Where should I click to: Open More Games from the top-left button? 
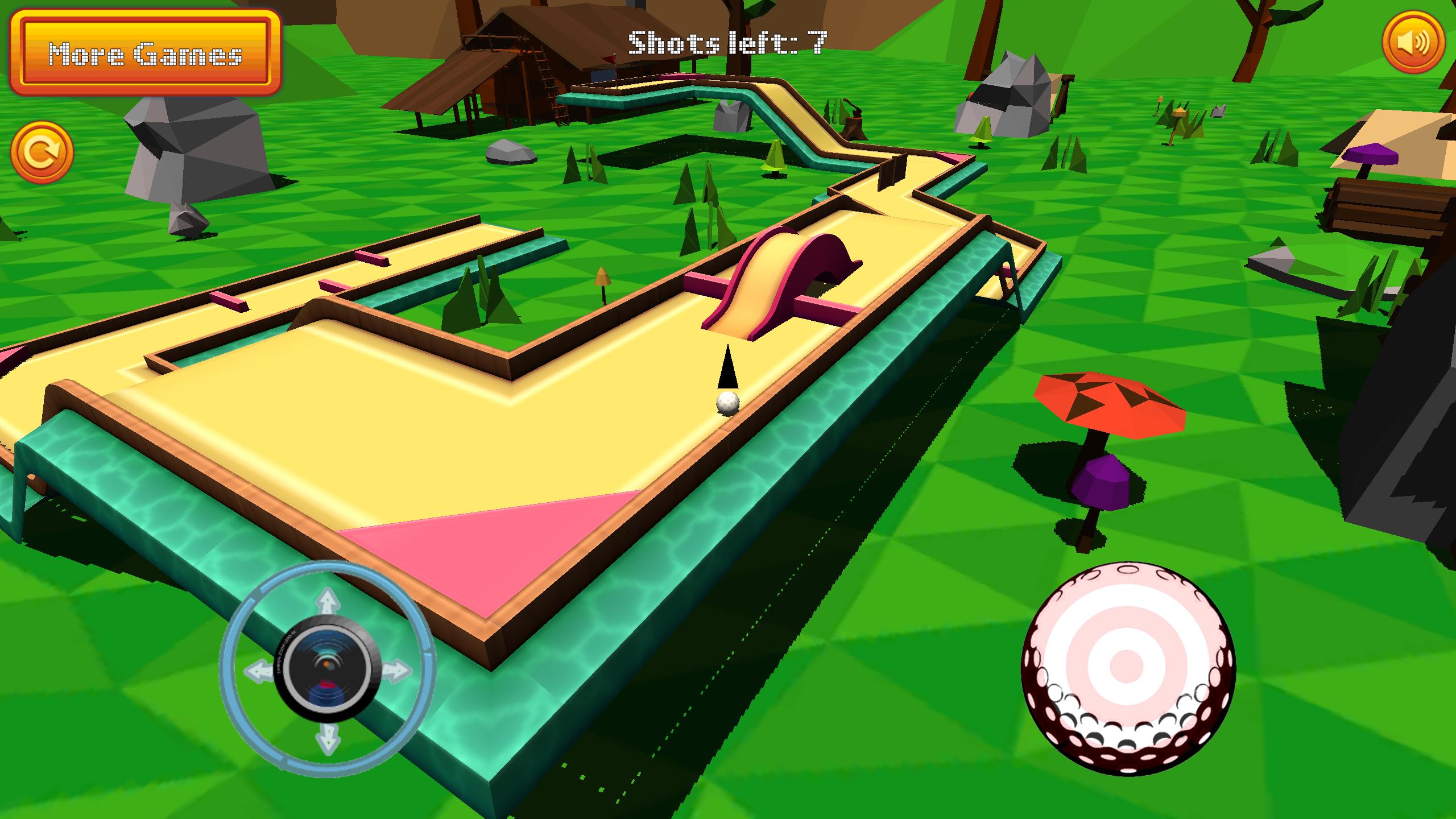pos(145,54)
